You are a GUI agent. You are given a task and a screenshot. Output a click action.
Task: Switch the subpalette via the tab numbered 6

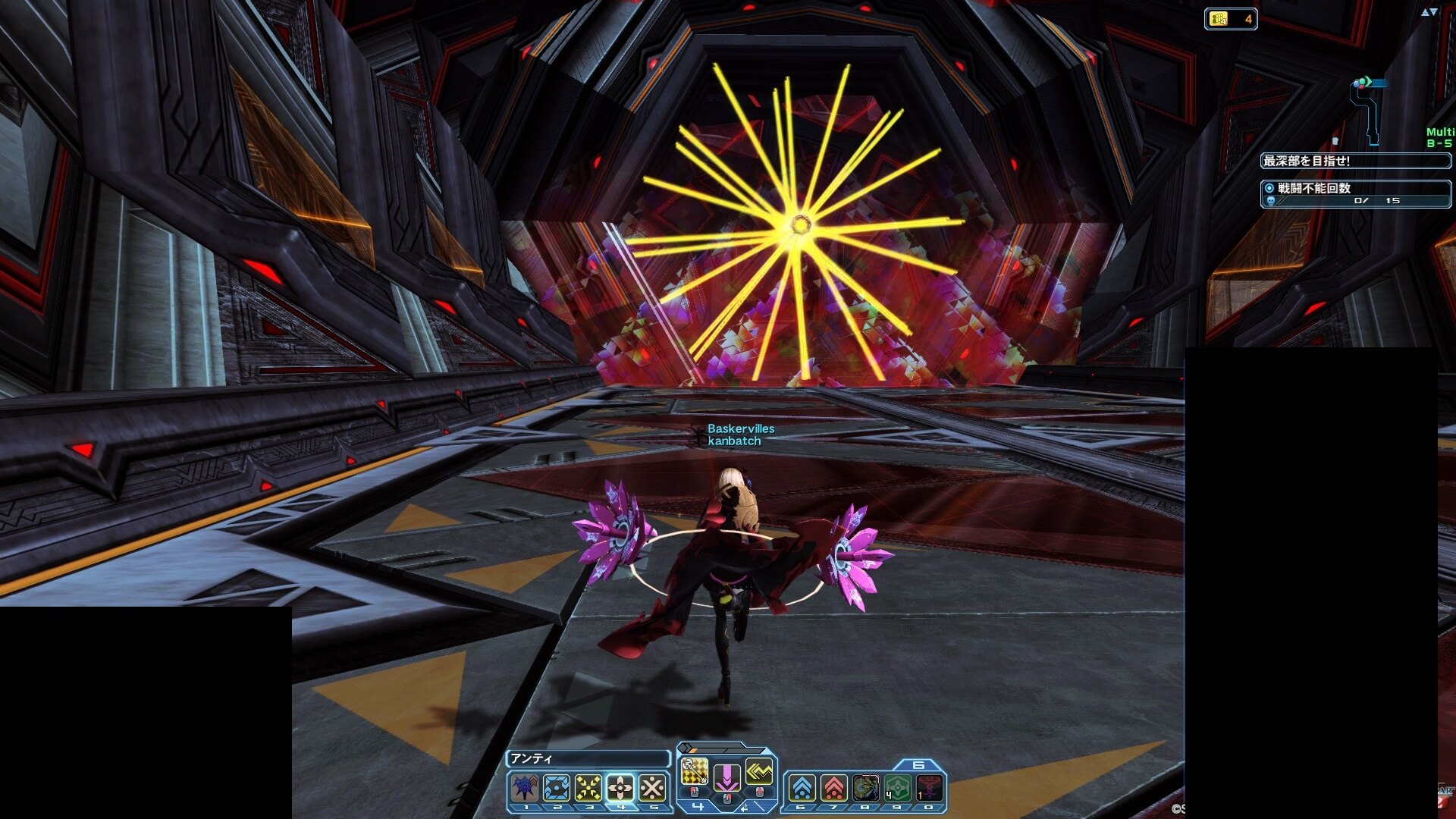coord(918,765)
